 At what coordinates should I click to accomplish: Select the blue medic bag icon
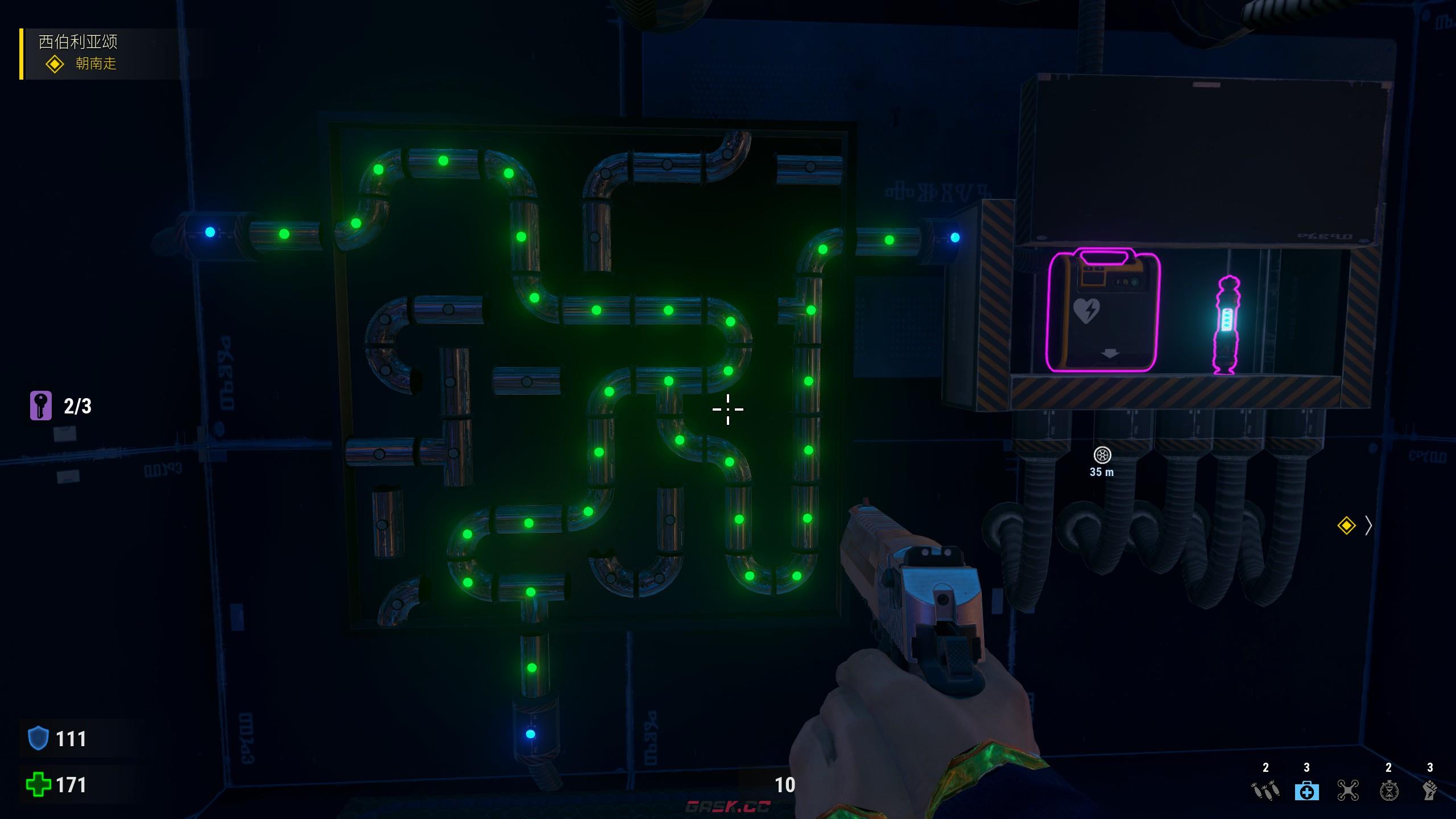point(1306,790)
